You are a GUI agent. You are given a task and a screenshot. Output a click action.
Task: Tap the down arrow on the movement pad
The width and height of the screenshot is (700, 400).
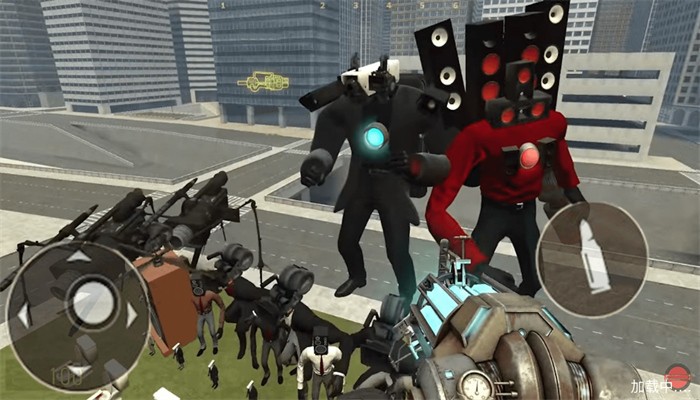tap(78, 368)
